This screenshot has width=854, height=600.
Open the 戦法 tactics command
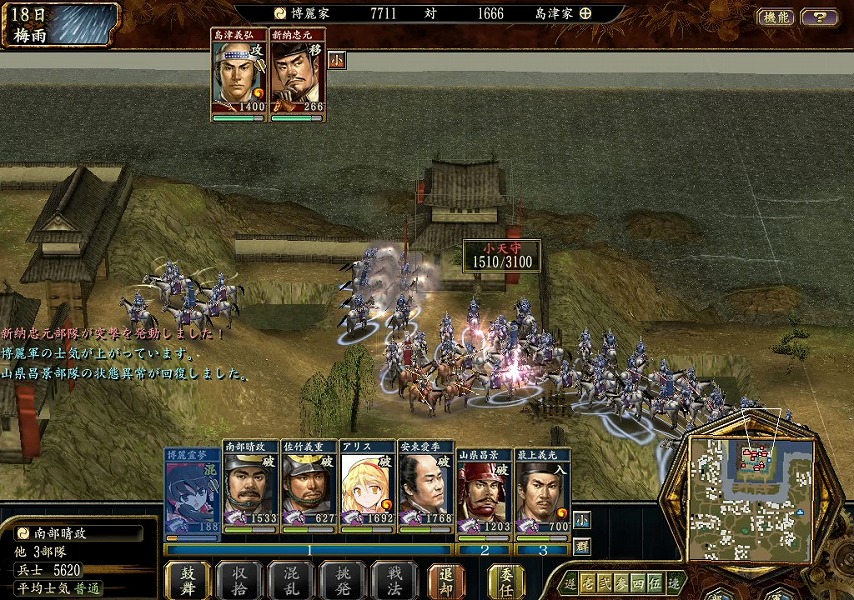pos(394,580)
